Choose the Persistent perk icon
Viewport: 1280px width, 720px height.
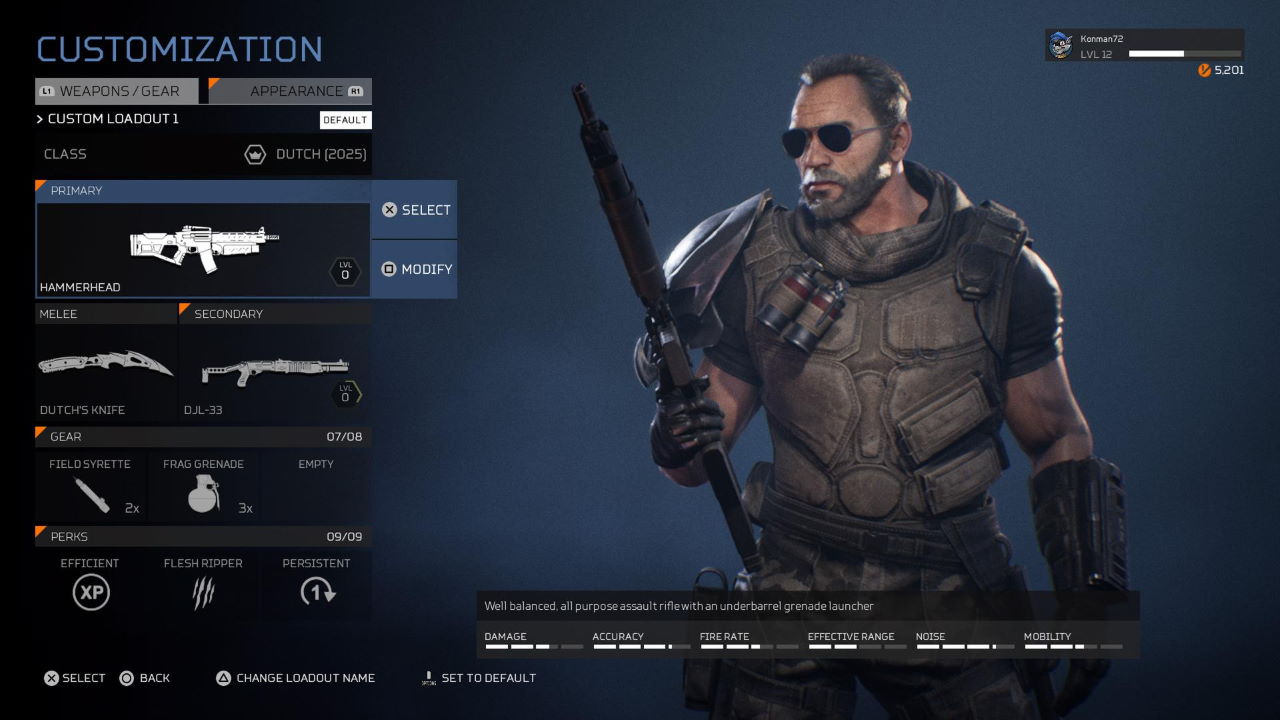click(316, 590)
